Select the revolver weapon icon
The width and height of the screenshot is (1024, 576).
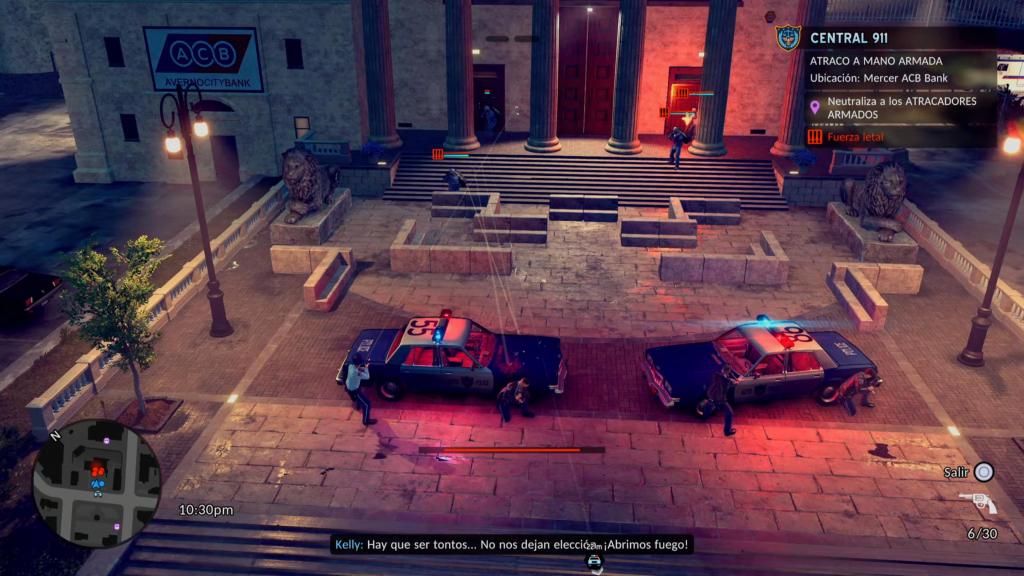point(977,502)
